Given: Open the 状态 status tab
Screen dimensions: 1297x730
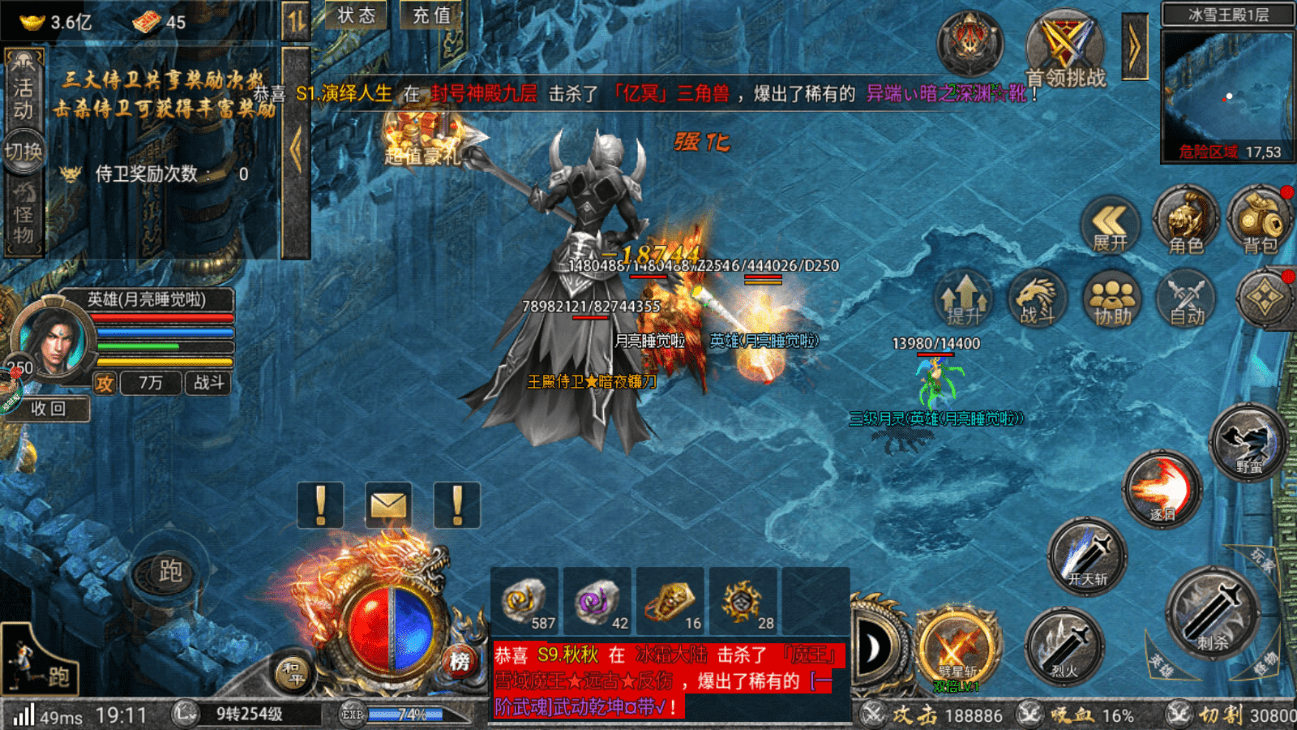Looking at the screenshot, I should 356,15.
